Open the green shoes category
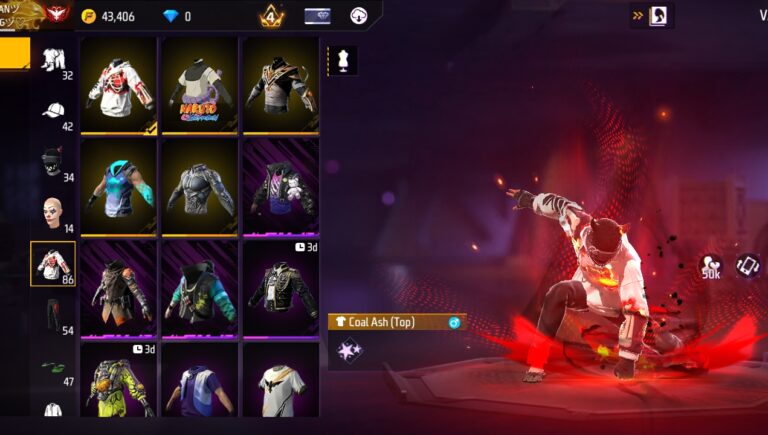The width and height of the screenshot is (768, 435). pyautogui.click(x=53, y=368)
